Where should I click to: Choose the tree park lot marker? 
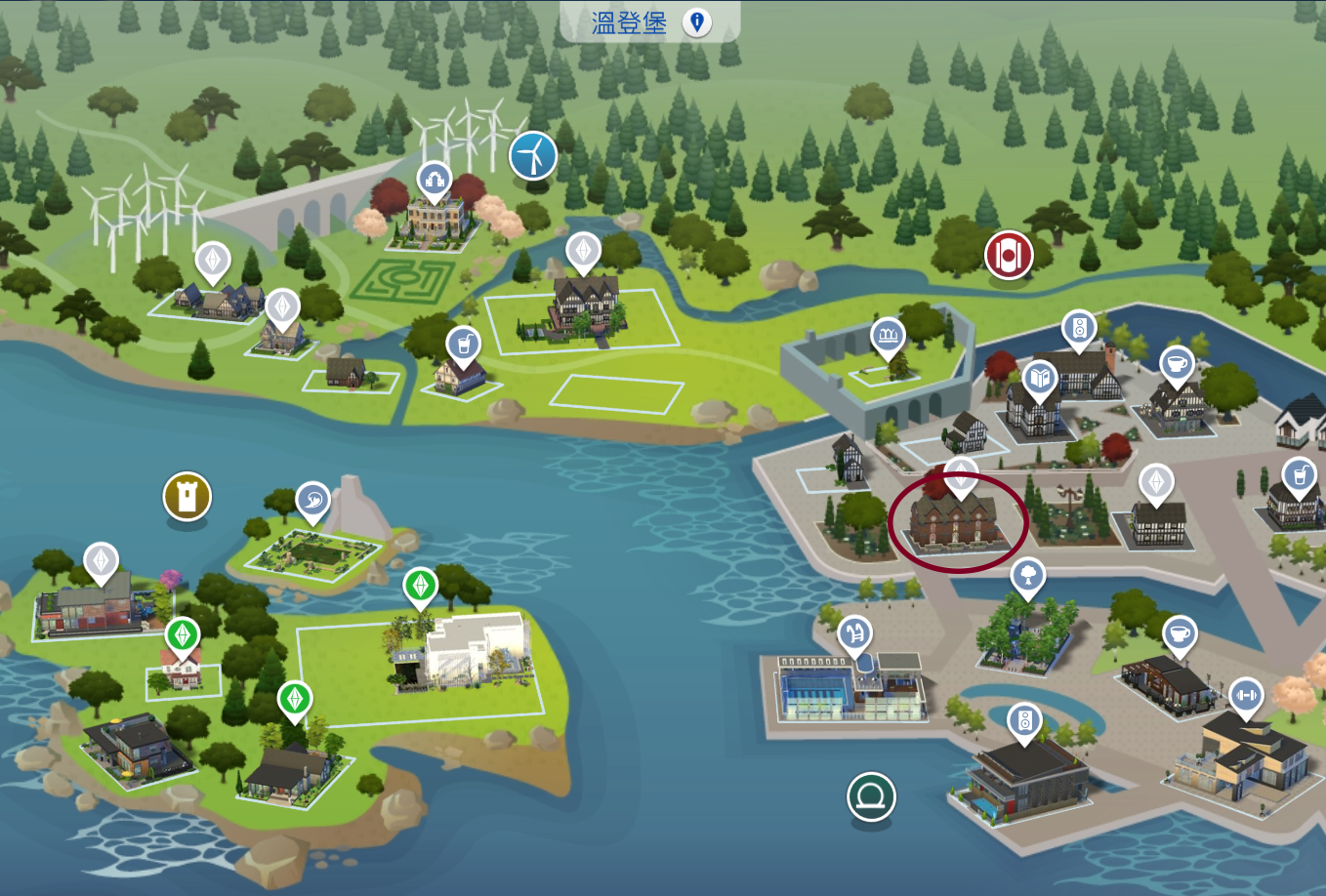click(1026, 577)
